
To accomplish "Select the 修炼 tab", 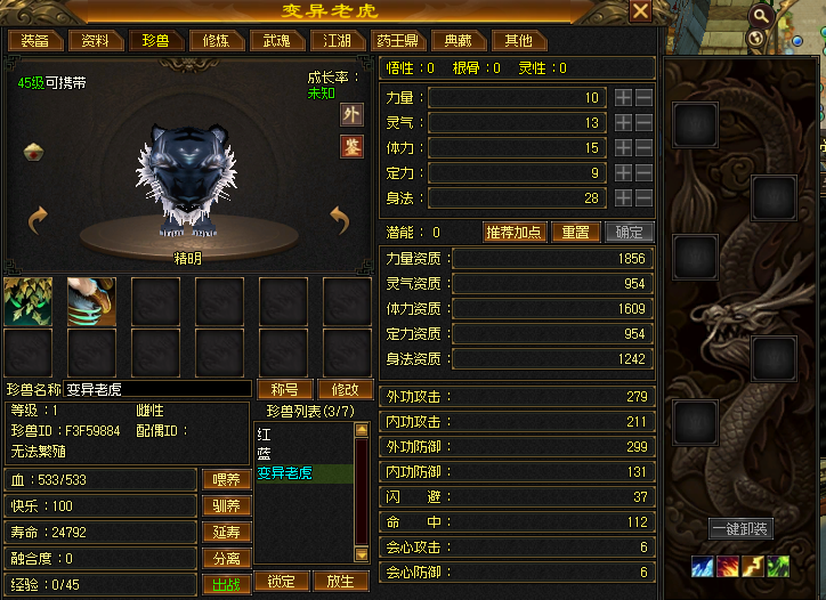I will (216, 41).
